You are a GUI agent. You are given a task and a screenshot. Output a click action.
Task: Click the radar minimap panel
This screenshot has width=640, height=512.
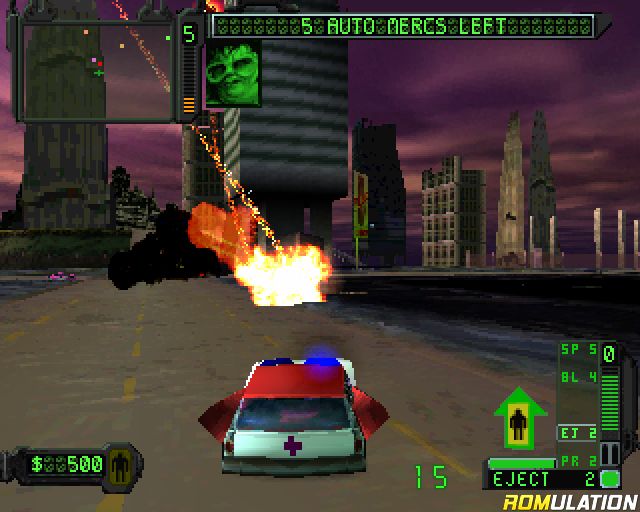[98, 71]
